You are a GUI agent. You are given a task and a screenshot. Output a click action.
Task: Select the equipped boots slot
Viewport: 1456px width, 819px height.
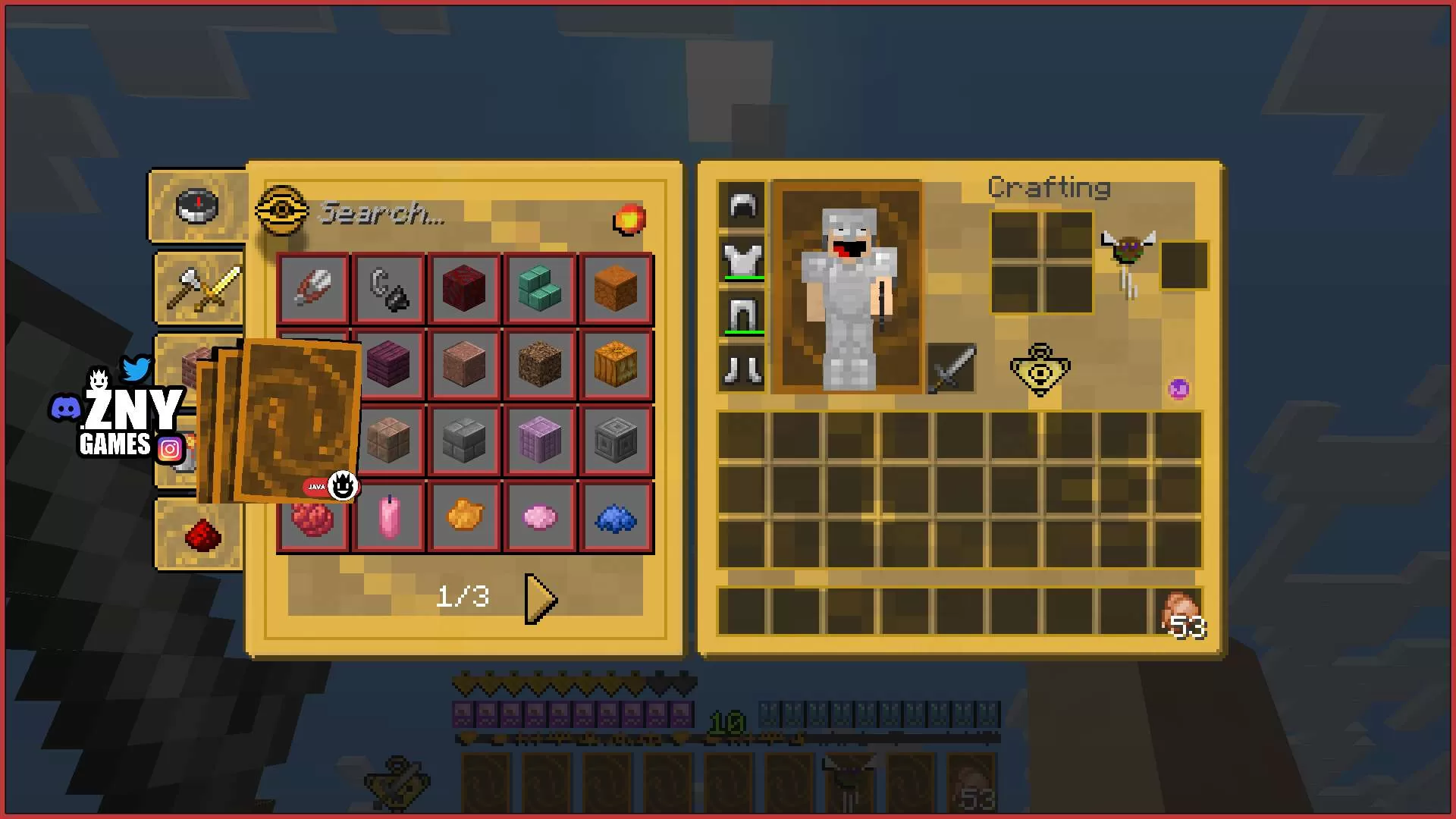pos(742,369)
